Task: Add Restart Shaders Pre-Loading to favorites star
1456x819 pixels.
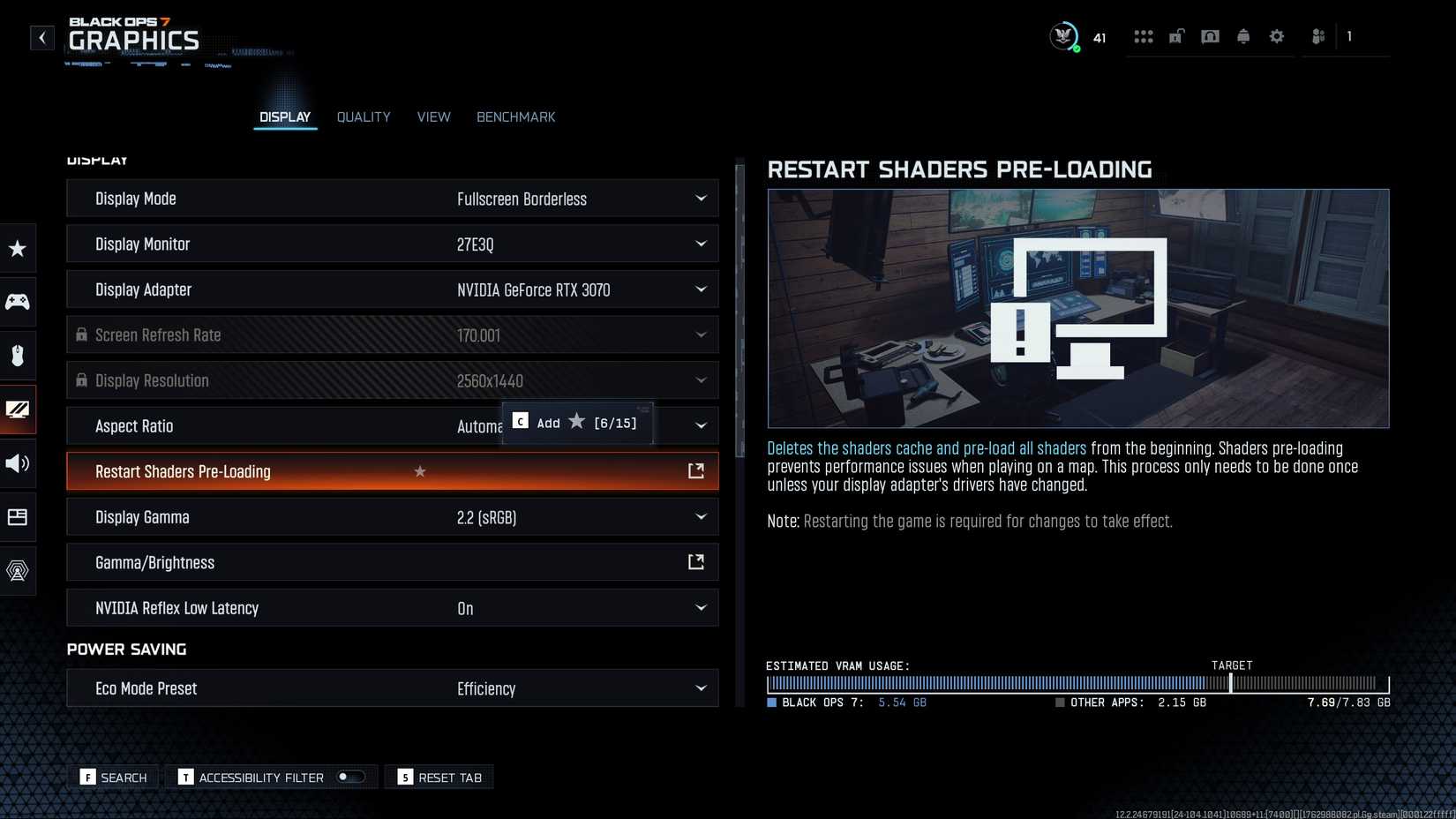Action: tap(419, 471)
